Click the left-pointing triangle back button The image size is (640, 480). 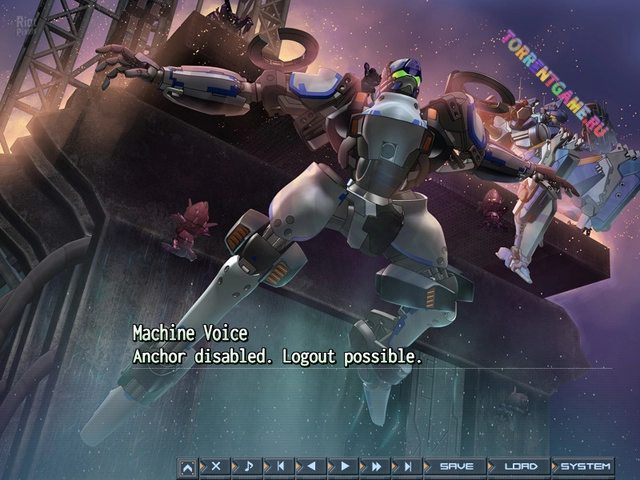tap(310, 466)
